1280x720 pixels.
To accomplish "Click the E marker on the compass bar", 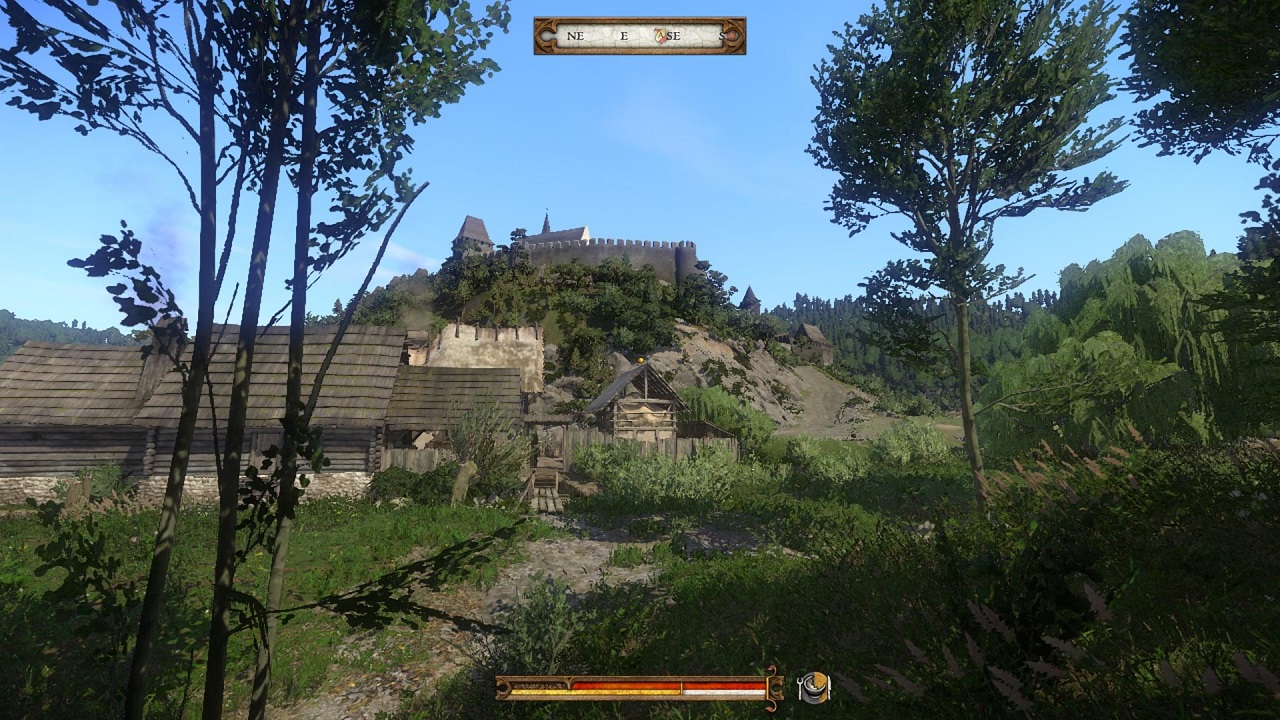I will pyautogui.click(x=624, y=35).
